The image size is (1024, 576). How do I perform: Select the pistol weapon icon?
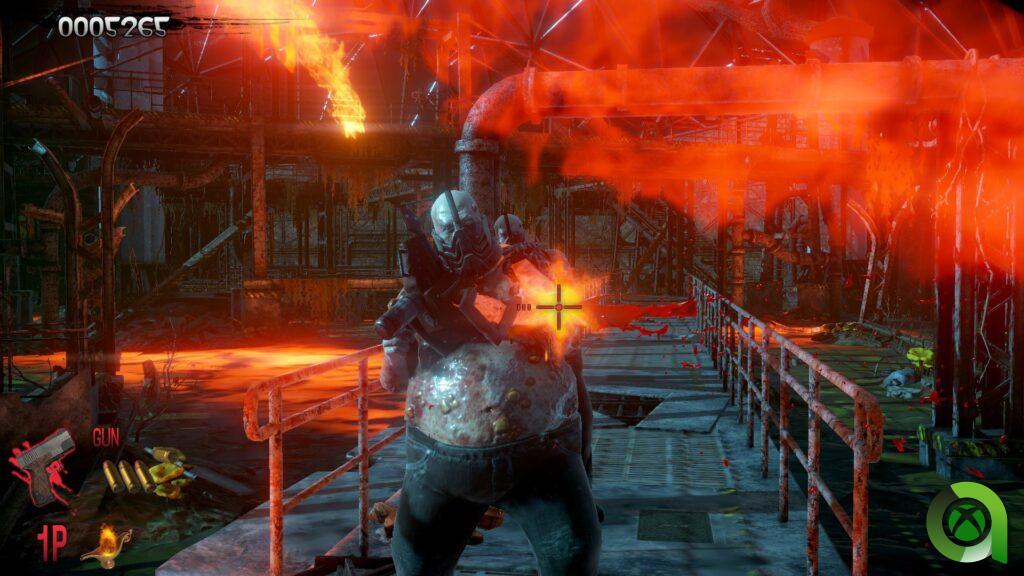[45, 466]
